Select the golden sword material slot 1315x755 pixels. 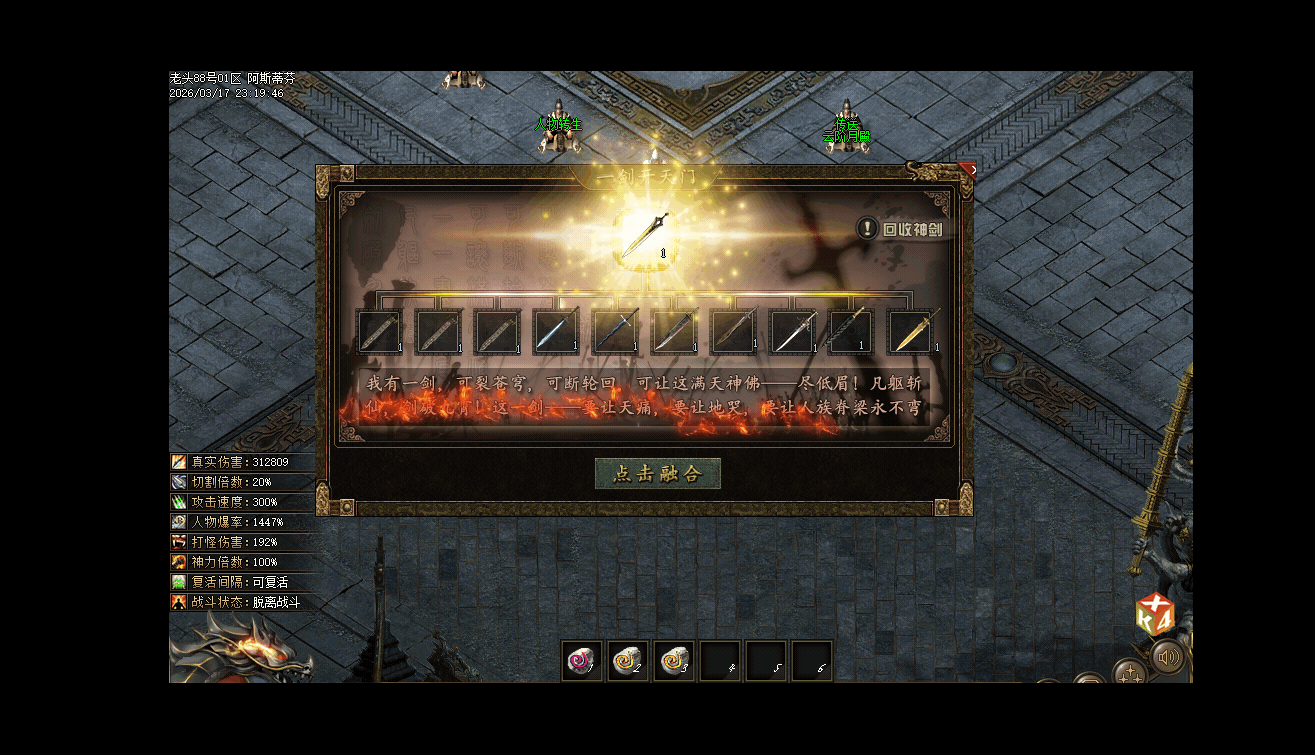click(x=913, y=331)
